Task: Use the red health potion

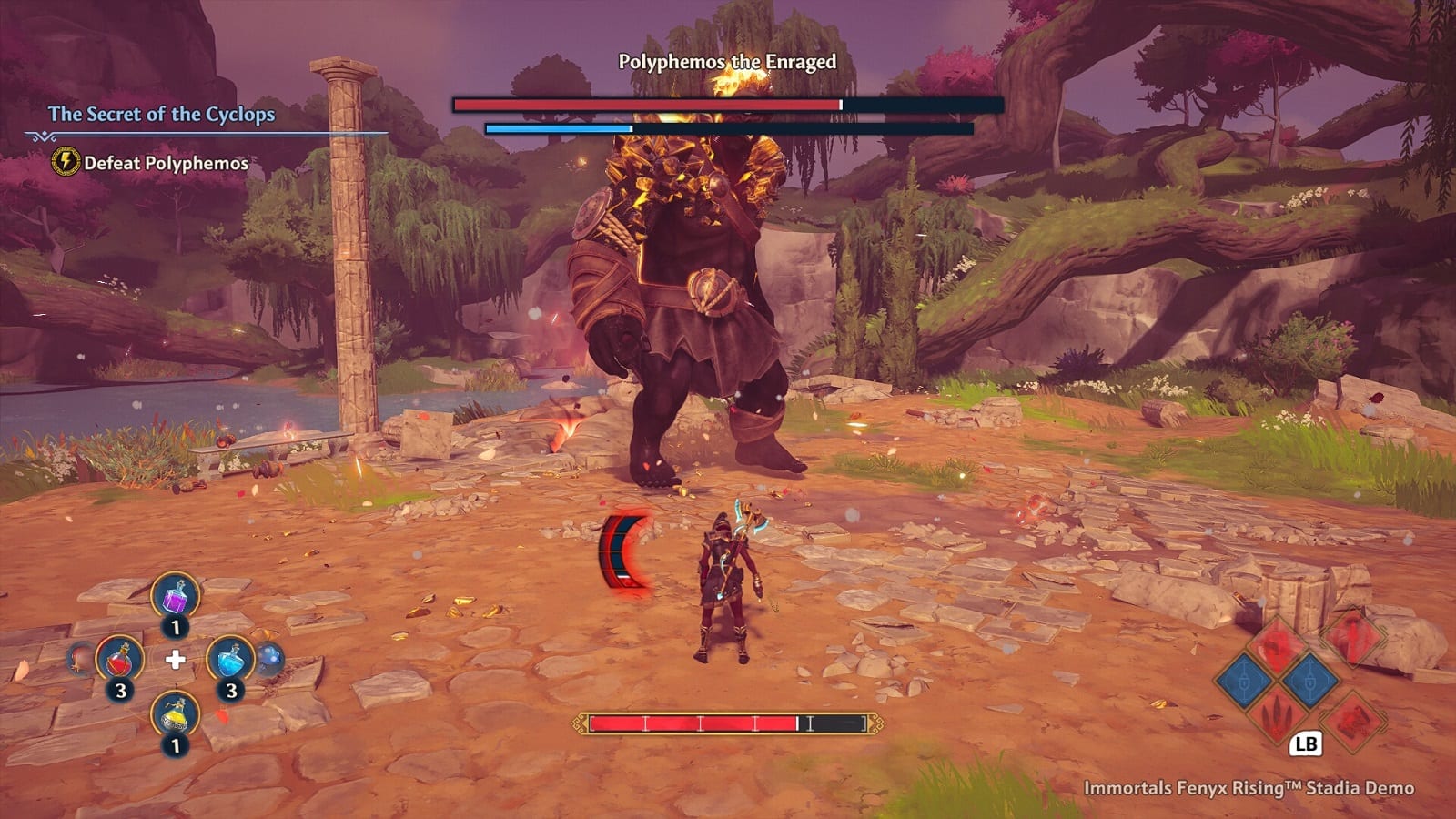Action: tap(119, 658)
